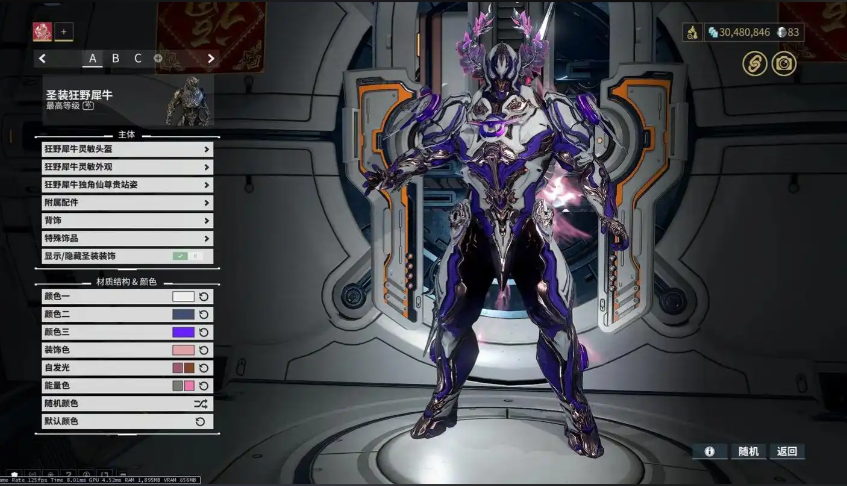The height and width of the screenshot is (486, 847).
Task: Restore defaults with 默认颜色
Action: 200,422
